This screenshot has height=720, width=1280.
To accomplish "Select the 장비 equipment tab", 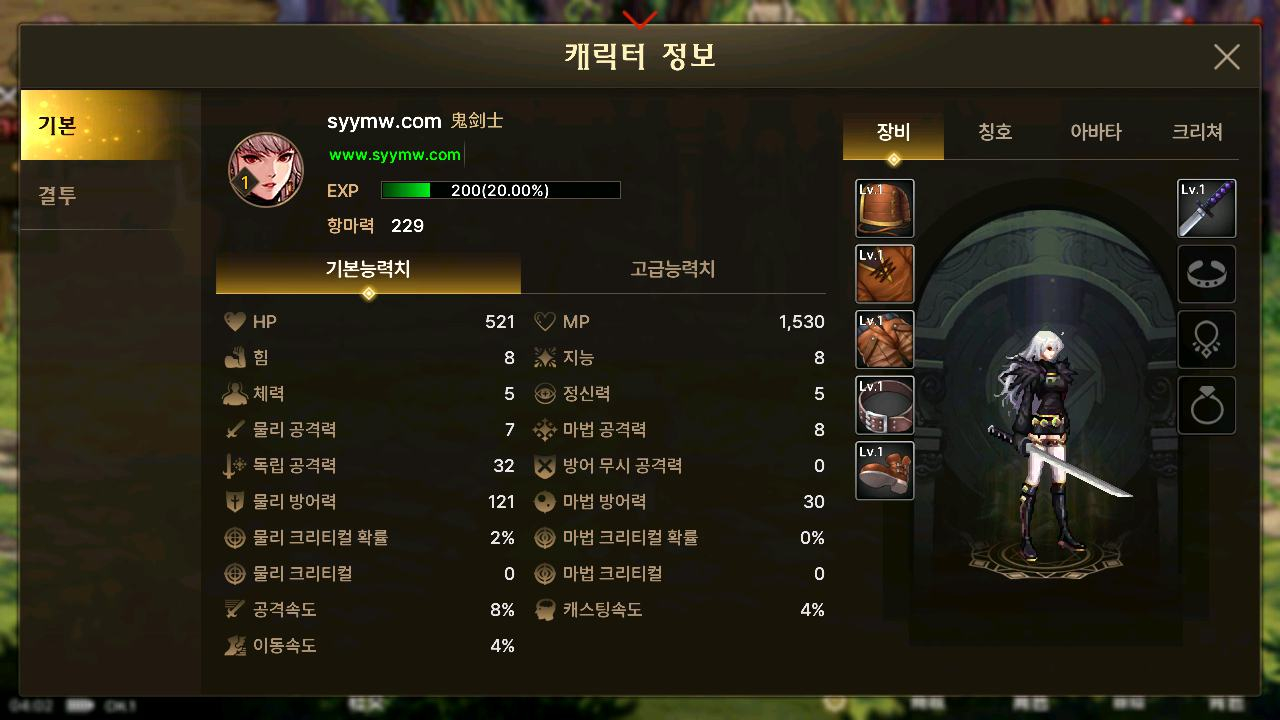I will click(893, 132).
